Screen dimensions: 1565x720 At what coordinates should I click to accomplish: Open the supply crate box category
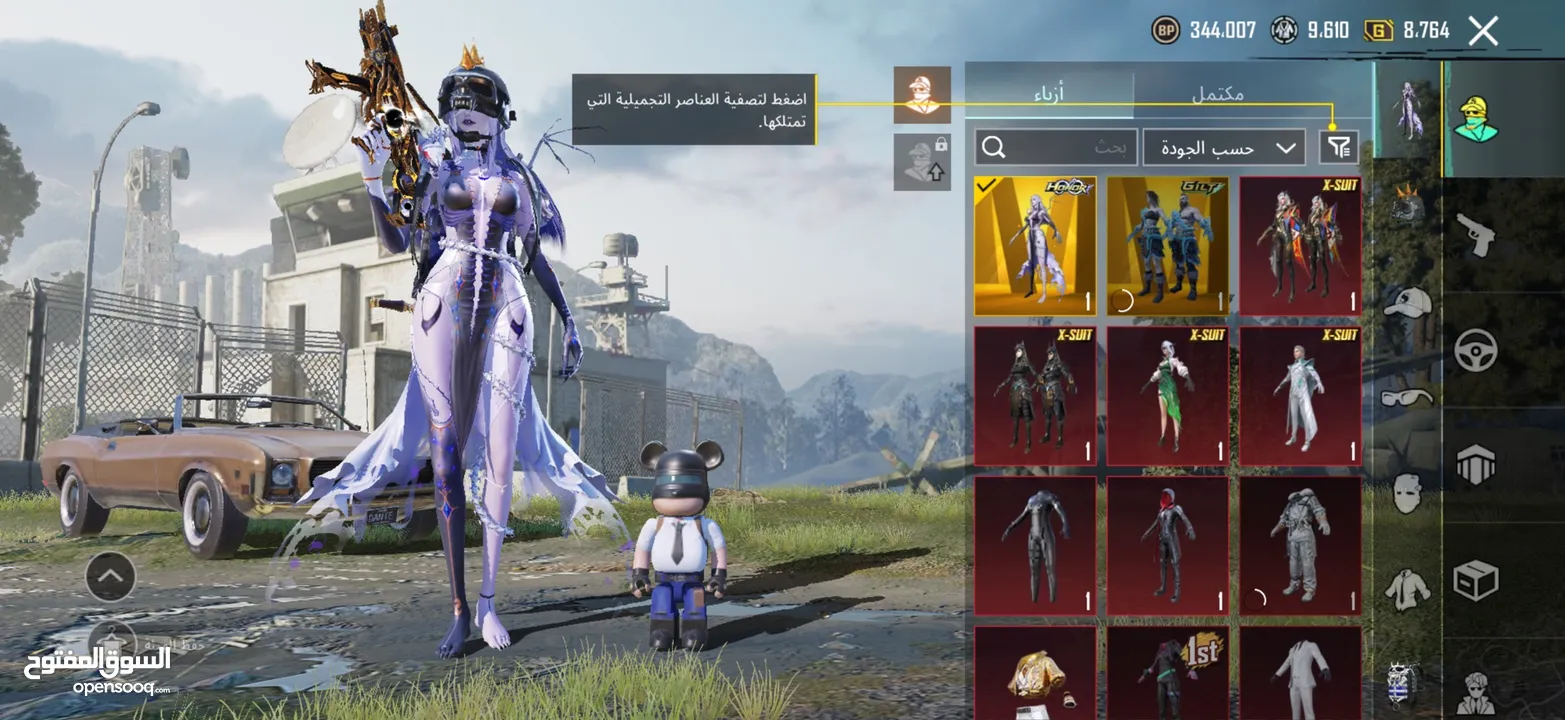pos(1475,580)
